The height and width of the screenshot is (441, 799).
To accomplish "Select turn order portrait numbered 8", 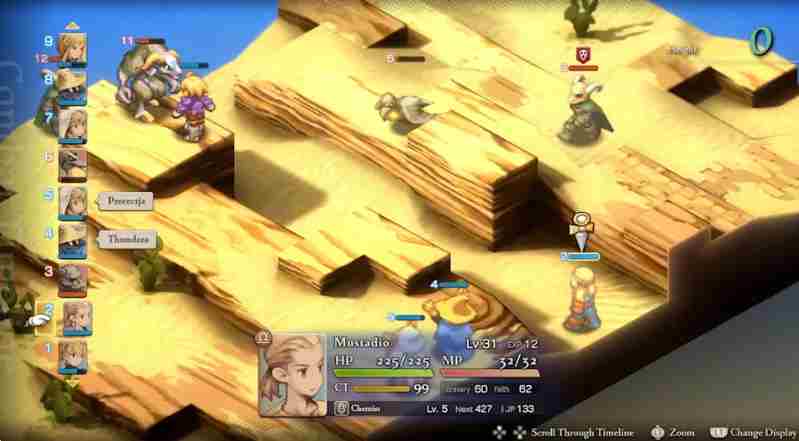I will coord(72,86).
